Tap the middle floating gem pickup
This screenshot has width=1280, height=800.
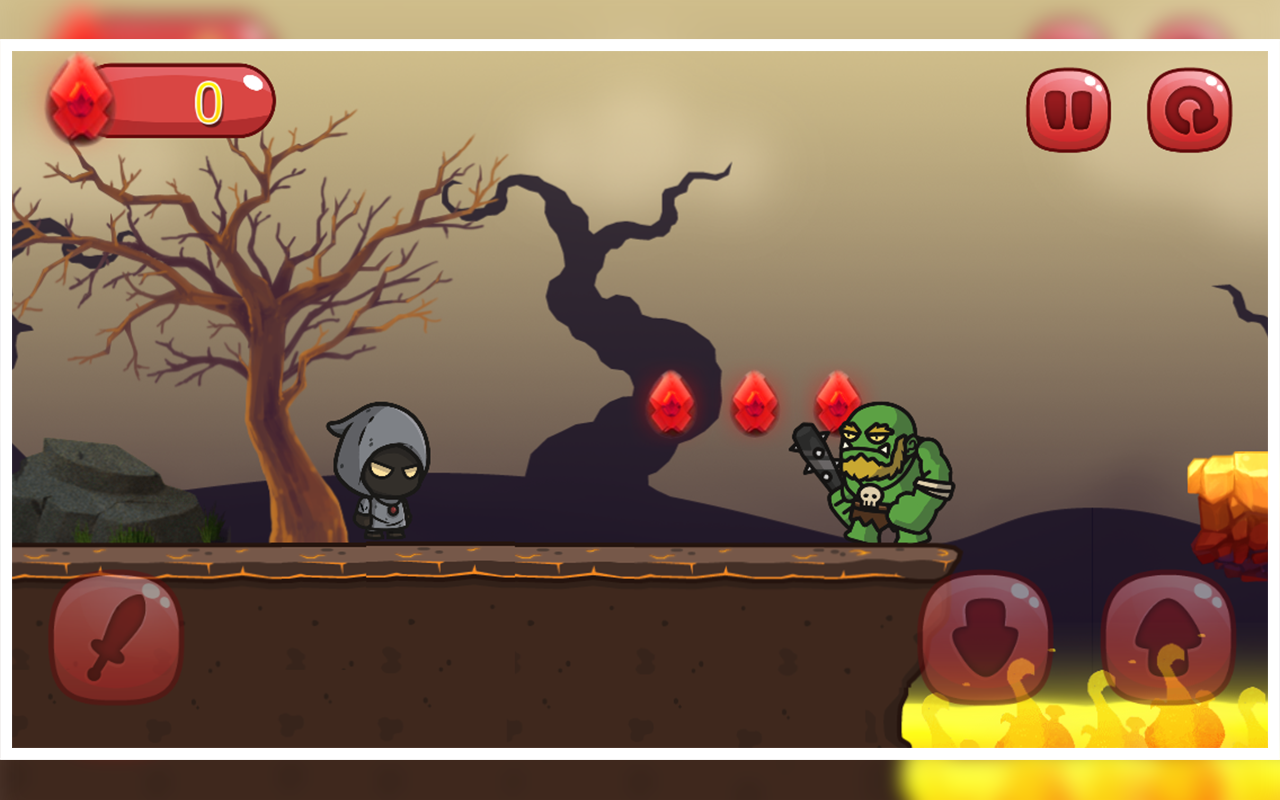[x=755, y=400]
